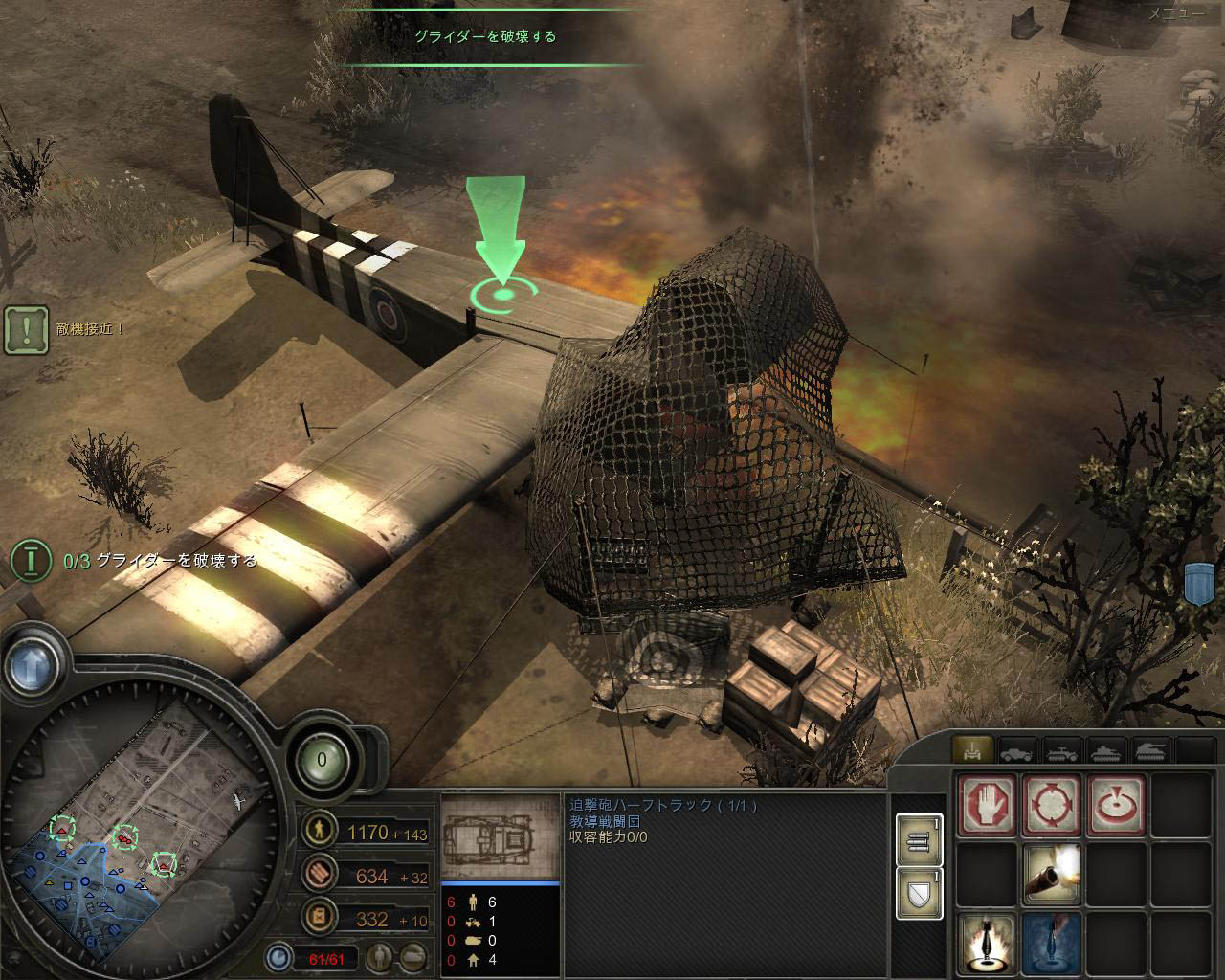The width and height of the screenshot is (1225, 980).
Task: Click the enemy aircraft warning alert icon
Action: click(27, 329)
